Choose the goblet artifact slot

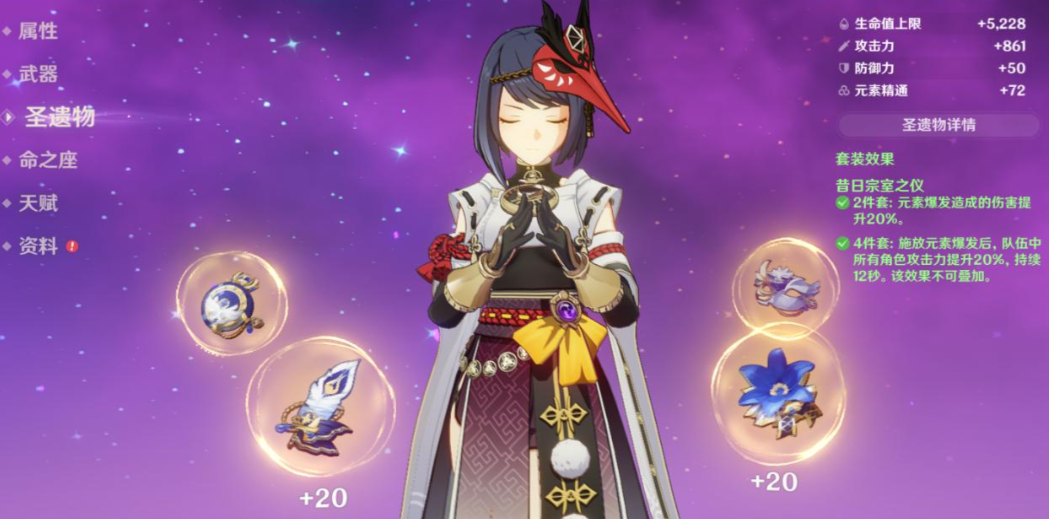pyautogui.click(x=786, y=286)
